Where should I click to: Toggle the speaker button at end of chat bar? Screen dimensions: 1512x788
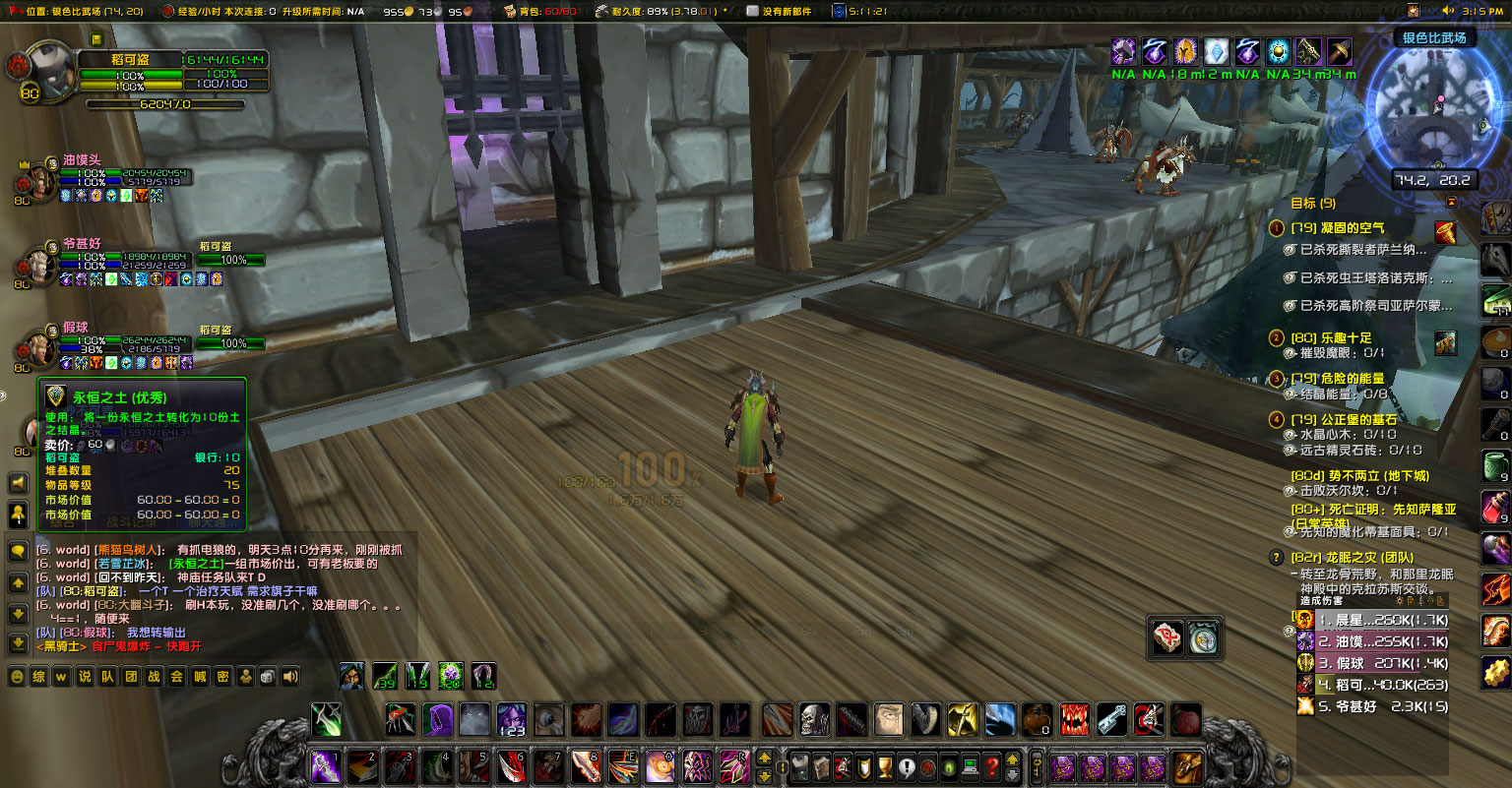pyautogui.click(x=288, y=677)
